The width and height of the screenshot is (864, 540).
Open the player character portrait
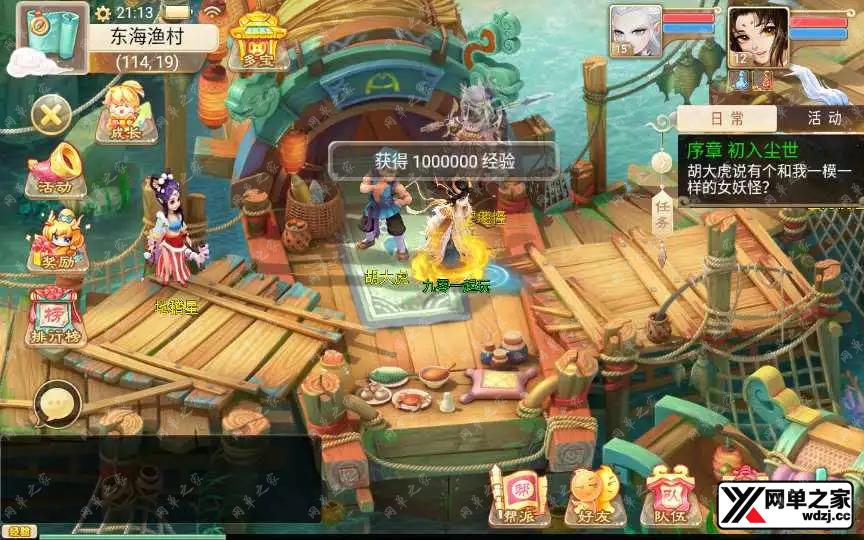click(x=757, y=38)
